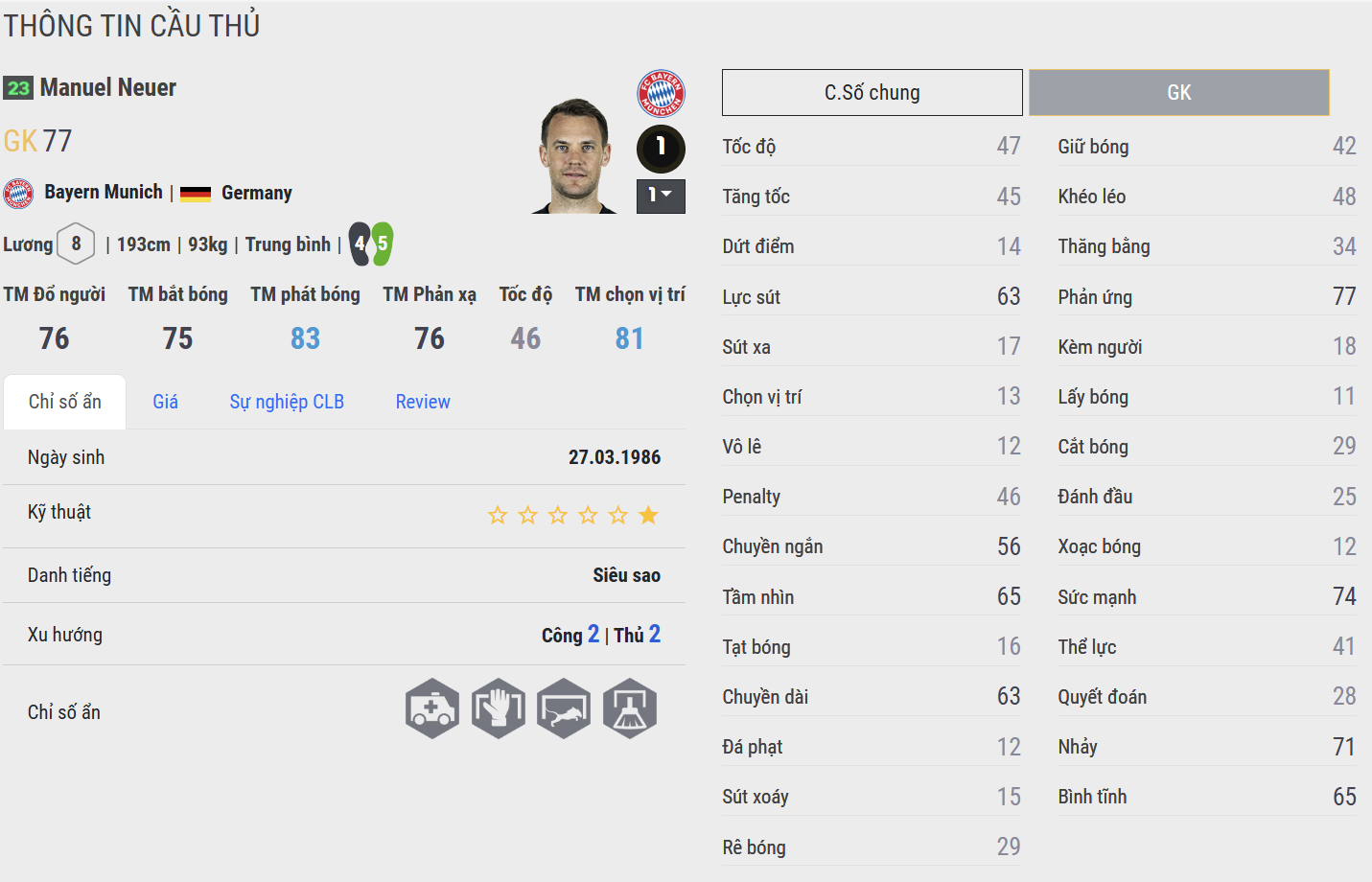
Task: Select the diving keeper trait icon
Action: click(x=564, y=709)
